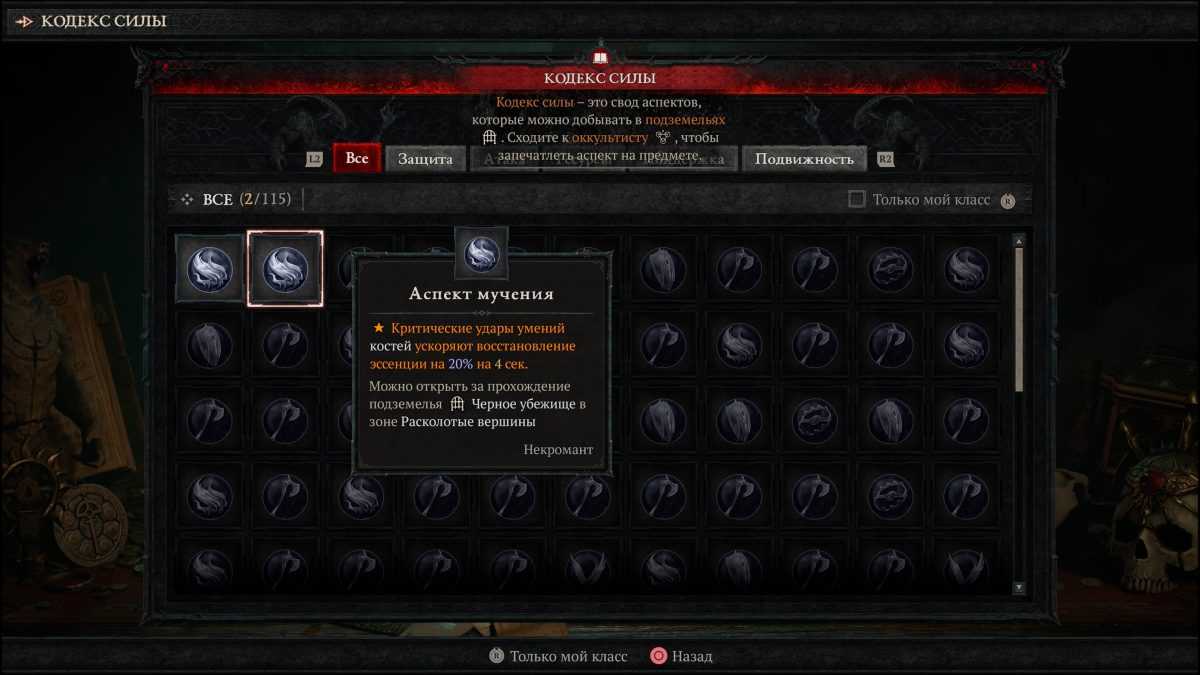Viewport: 1200px width, 675px height.
Task: Select the highlighted Аспект мучения slot
Action: click(x=285, y=269)
